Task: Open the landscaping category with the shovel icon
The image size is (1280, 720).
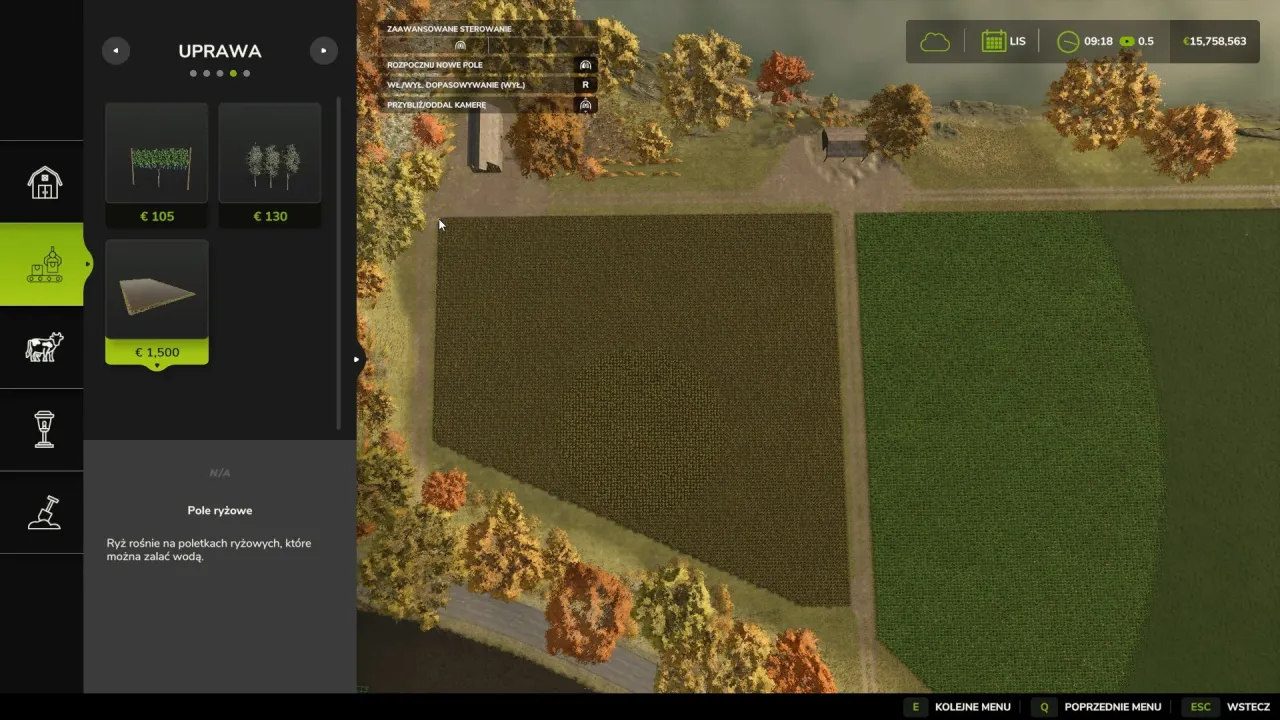Action: (43, 512)
